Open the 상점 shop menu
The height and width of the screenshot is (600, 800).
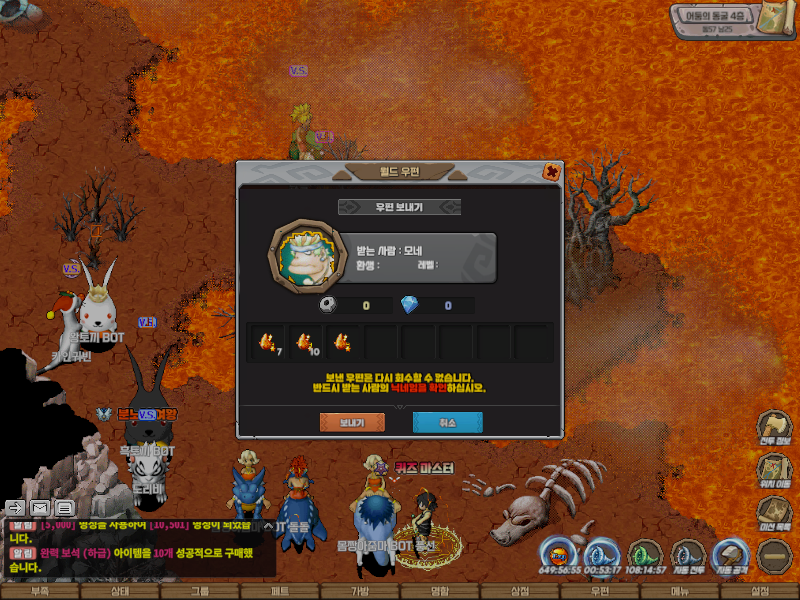(520, 592)
